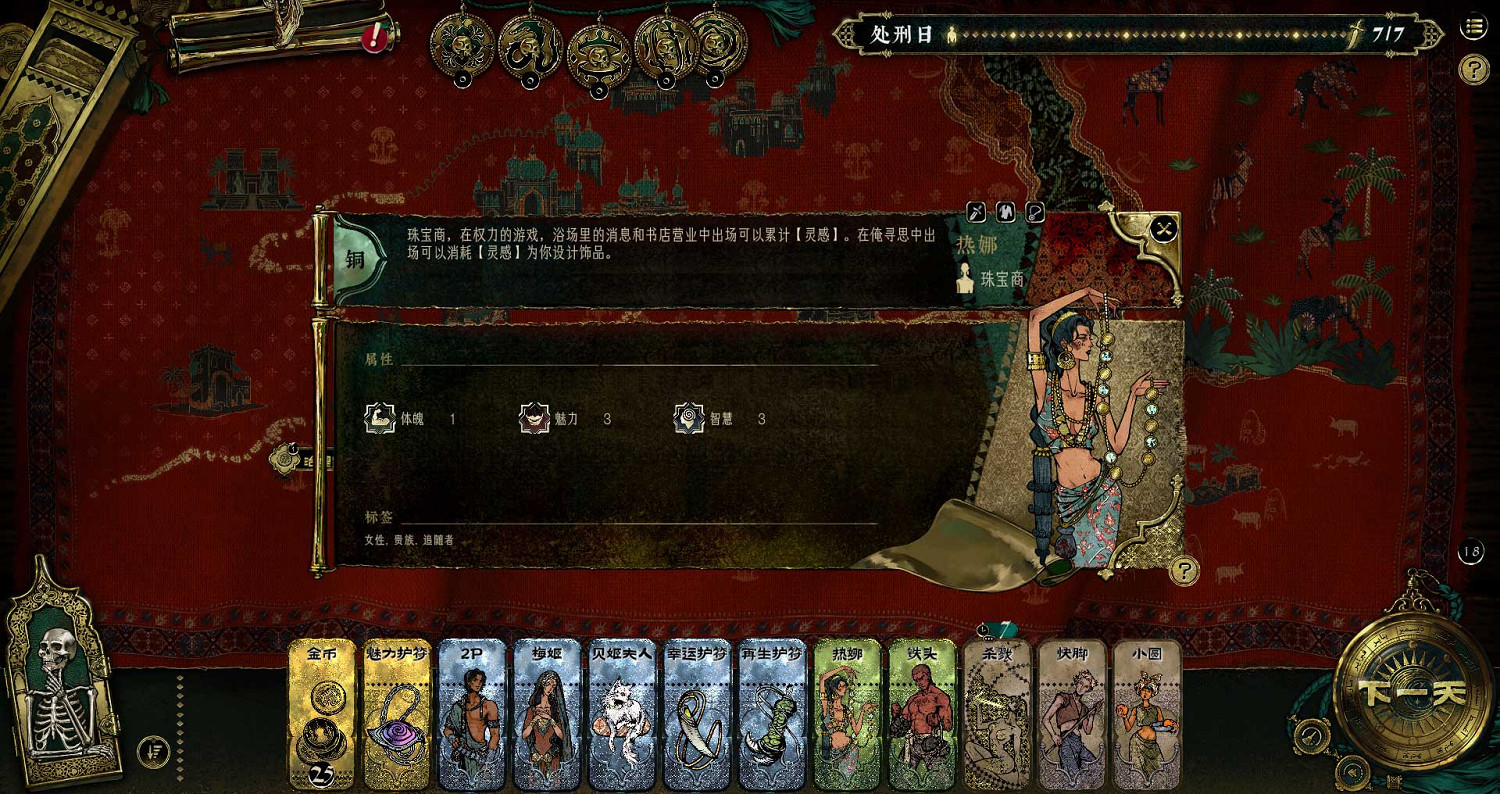This screenshot has height=794, width=1500.
Task: Select the amulet equipment slot icon
Action: 1035,211
